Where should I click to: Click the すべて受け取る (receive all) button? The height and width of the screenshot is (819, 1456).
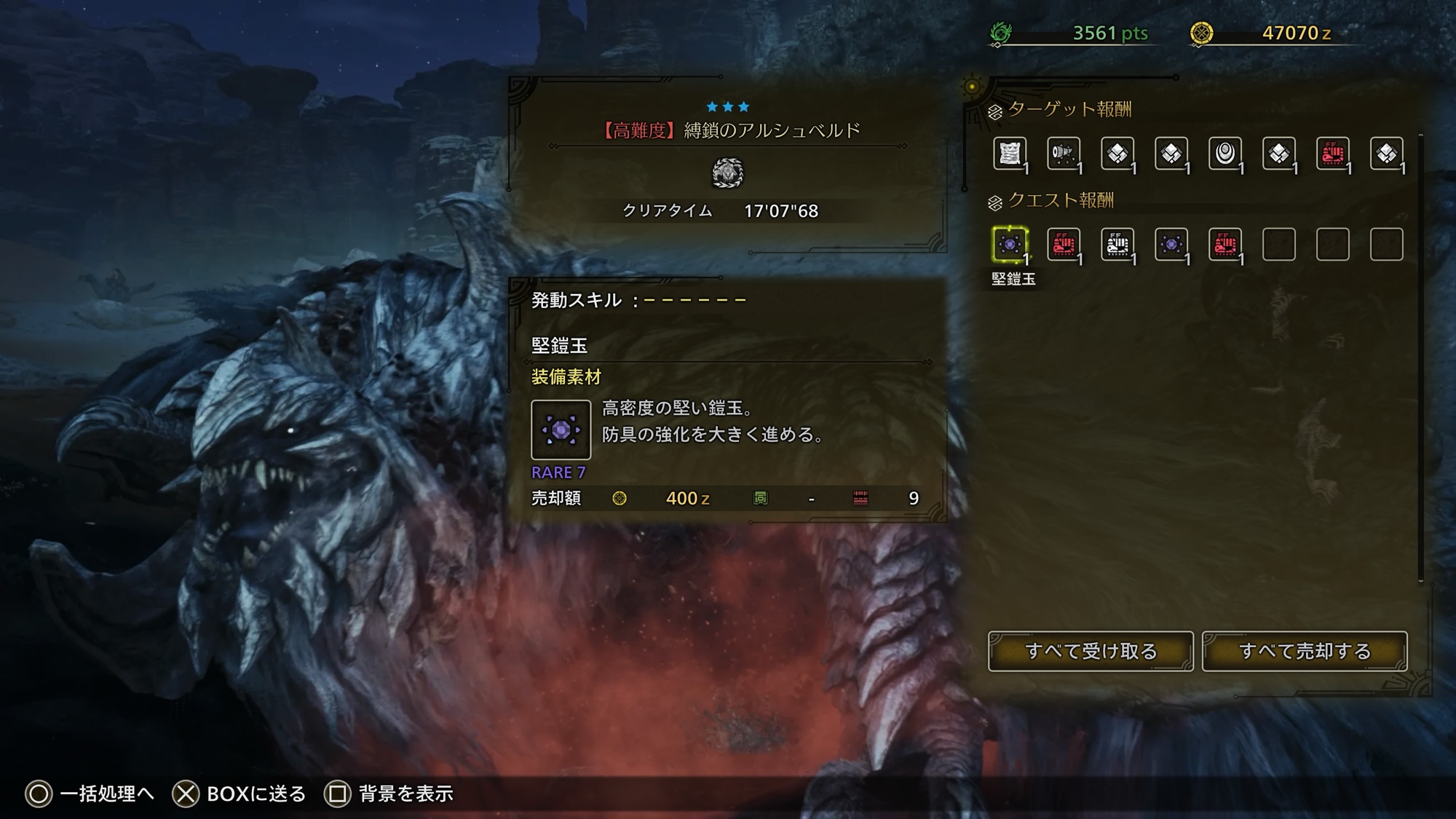point(1090,651)
